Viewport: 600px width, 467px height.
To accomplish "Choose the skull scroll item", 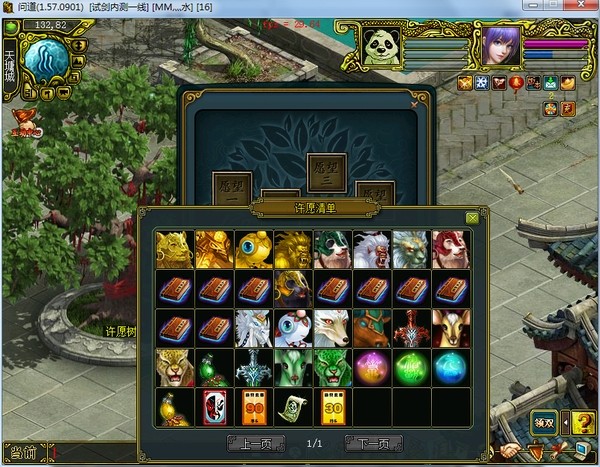I will pyautogui.click(x=293, y=406).
